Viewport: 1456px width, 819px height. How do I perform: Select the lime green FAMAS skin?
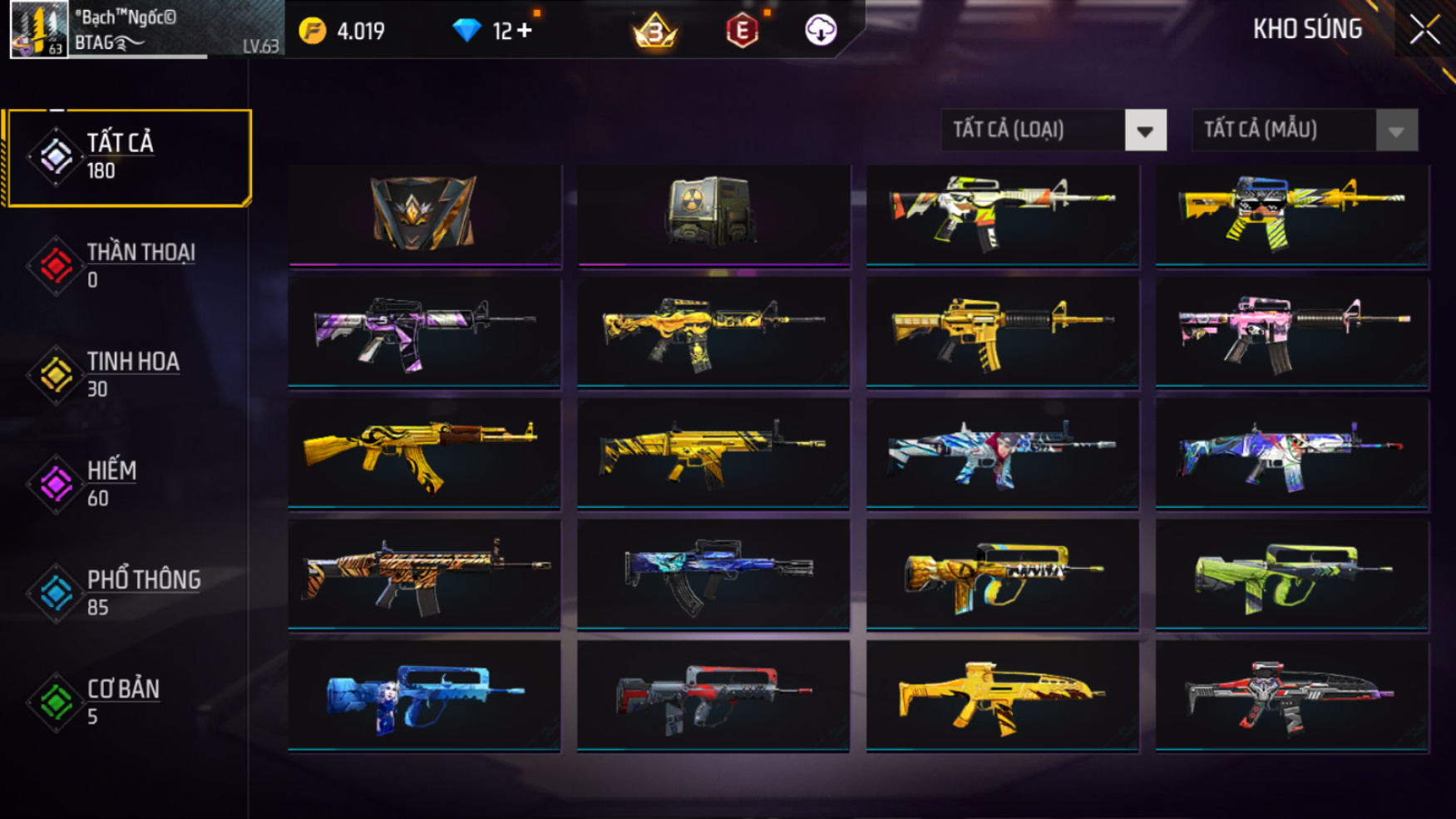click(1291, 575)
